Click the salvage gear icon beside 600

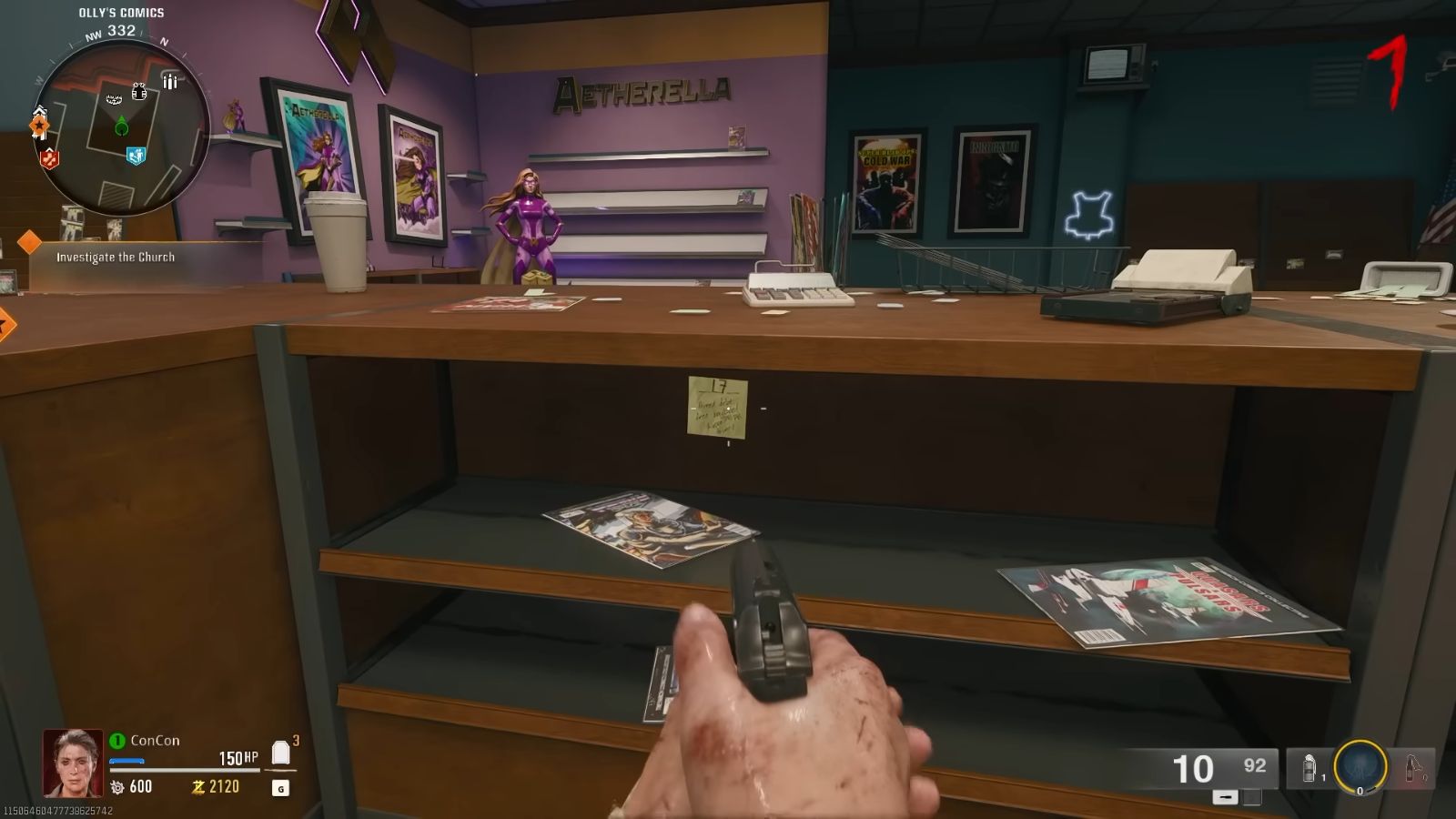click(117, 786)
